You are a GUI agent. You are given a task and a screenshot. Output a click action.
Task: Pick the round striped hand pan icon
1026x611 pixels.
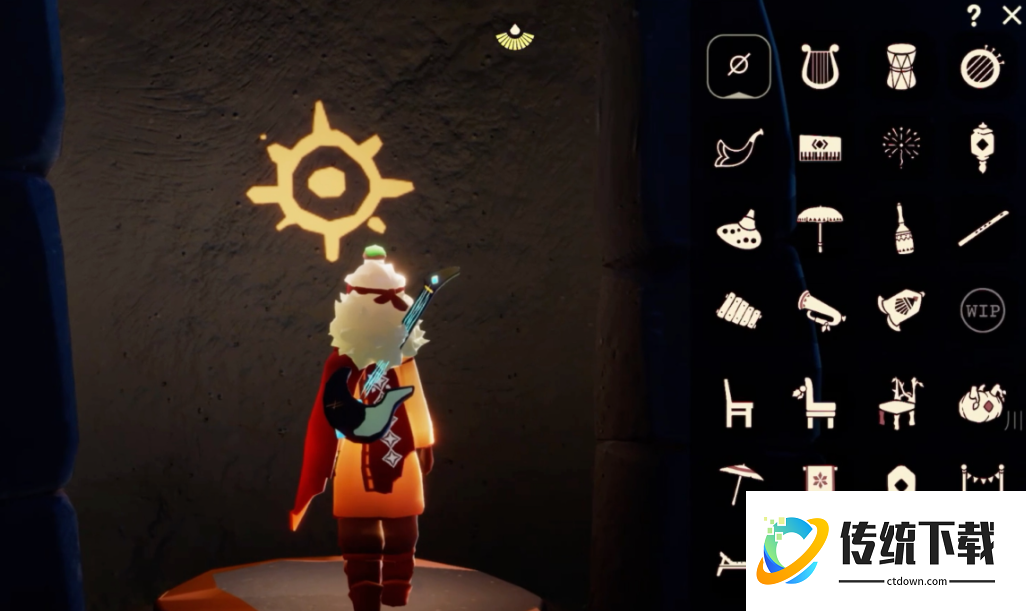[x=980, y=67]
